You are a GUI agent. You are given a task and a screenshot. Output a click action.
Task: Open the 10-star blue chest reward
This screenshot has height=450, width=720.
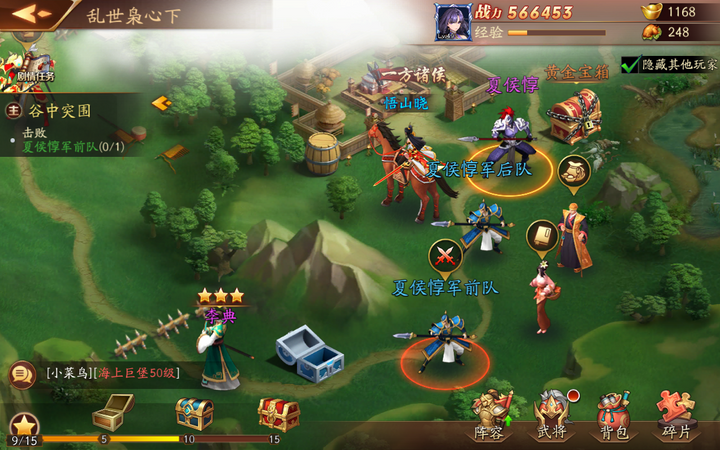[194, 411]
